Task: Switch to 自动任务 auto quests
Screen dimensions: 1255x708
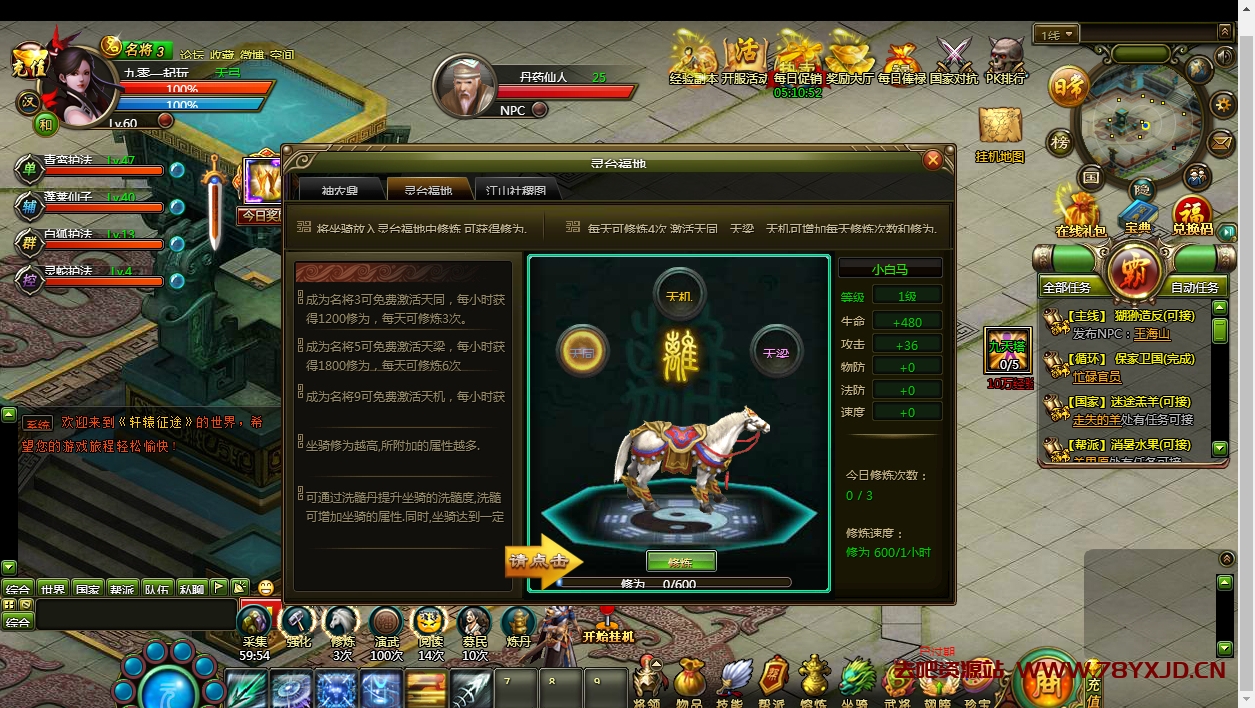Action: coord(1194,287)
